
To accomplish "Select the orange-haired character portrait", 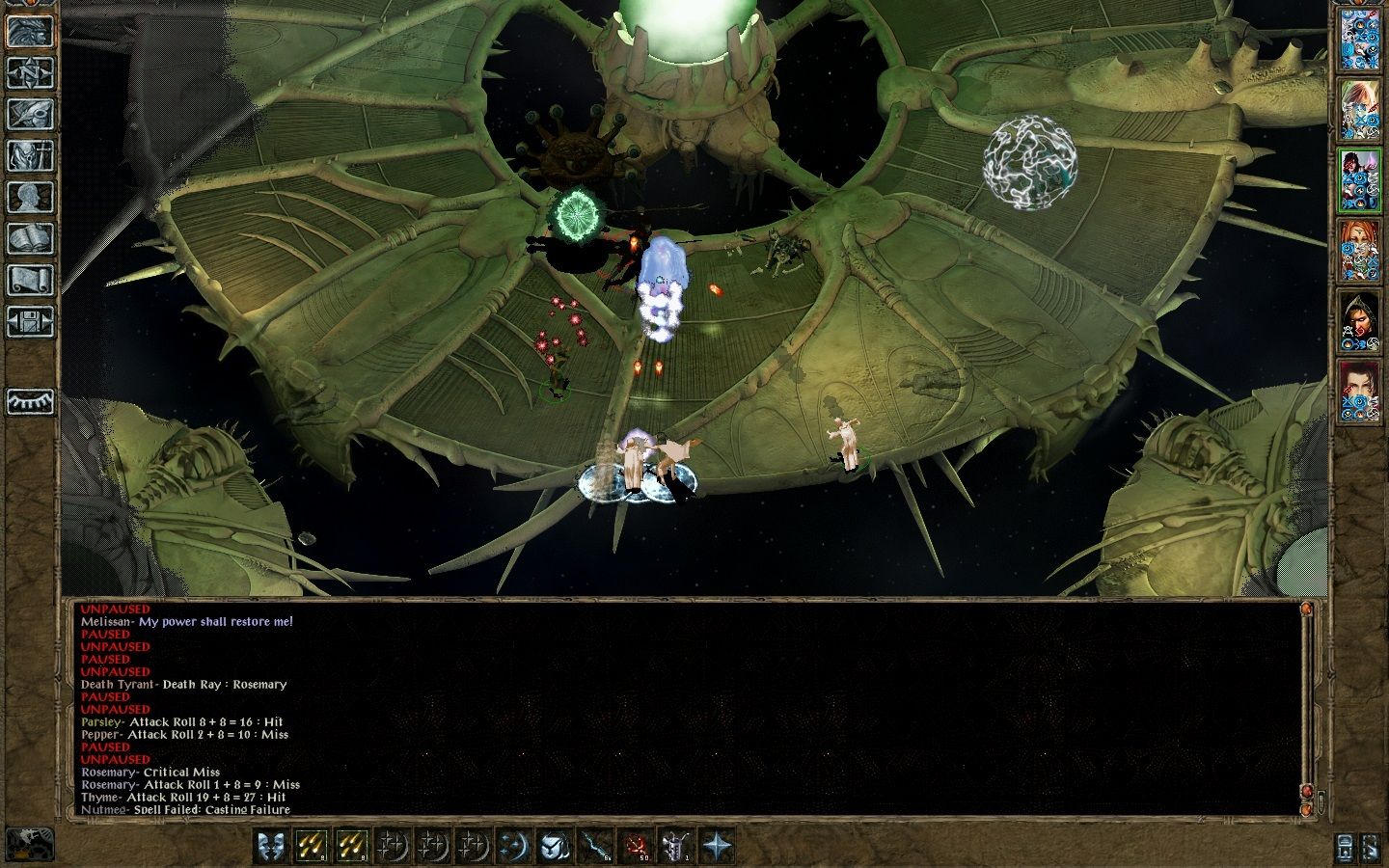I will 1360,251.
